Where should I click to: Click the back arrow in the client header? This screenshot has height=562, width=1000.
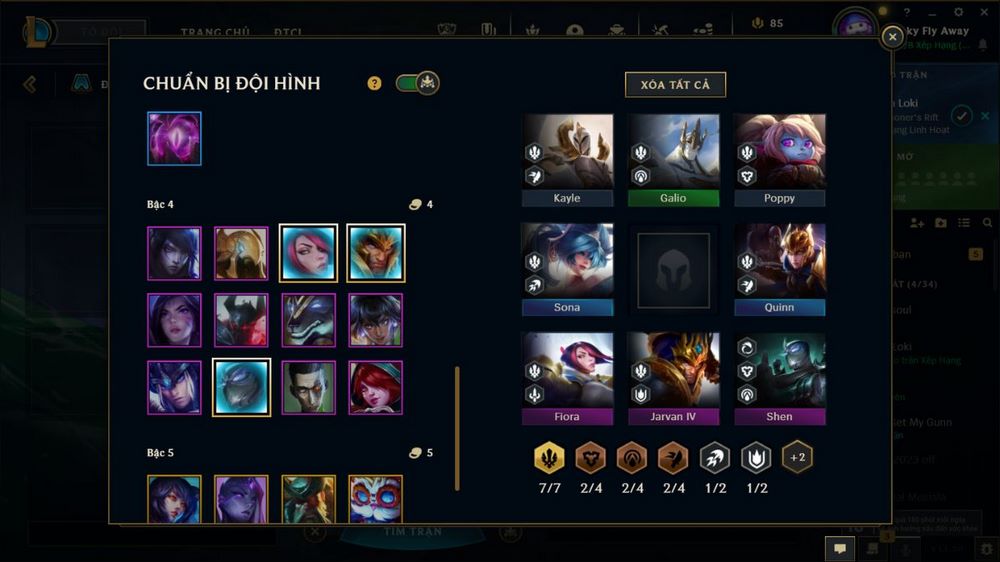(x=30, y=84)
